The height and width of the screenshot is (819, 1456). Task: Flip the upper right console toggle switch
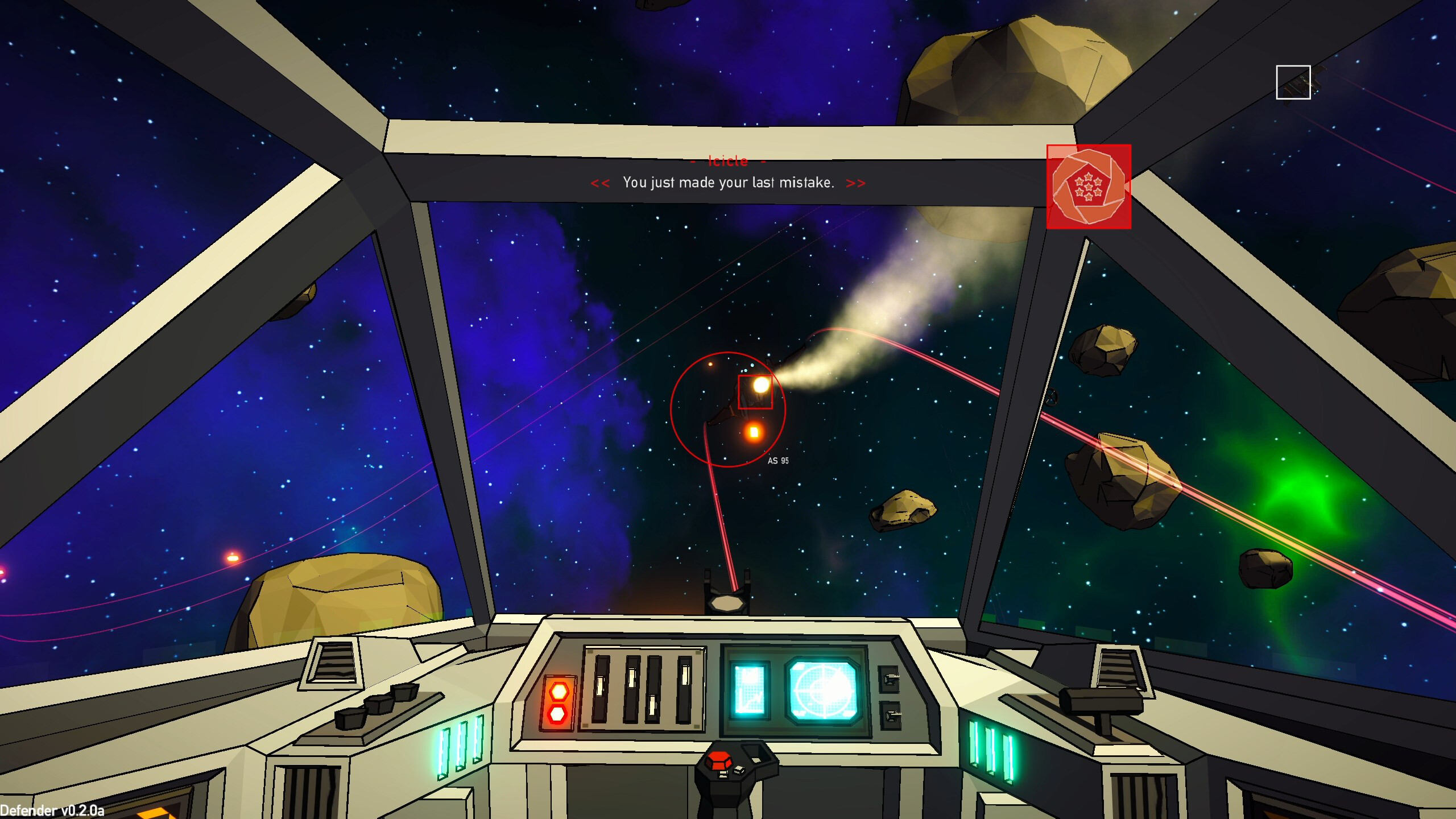pyautogui.click(x=890, y=680)
